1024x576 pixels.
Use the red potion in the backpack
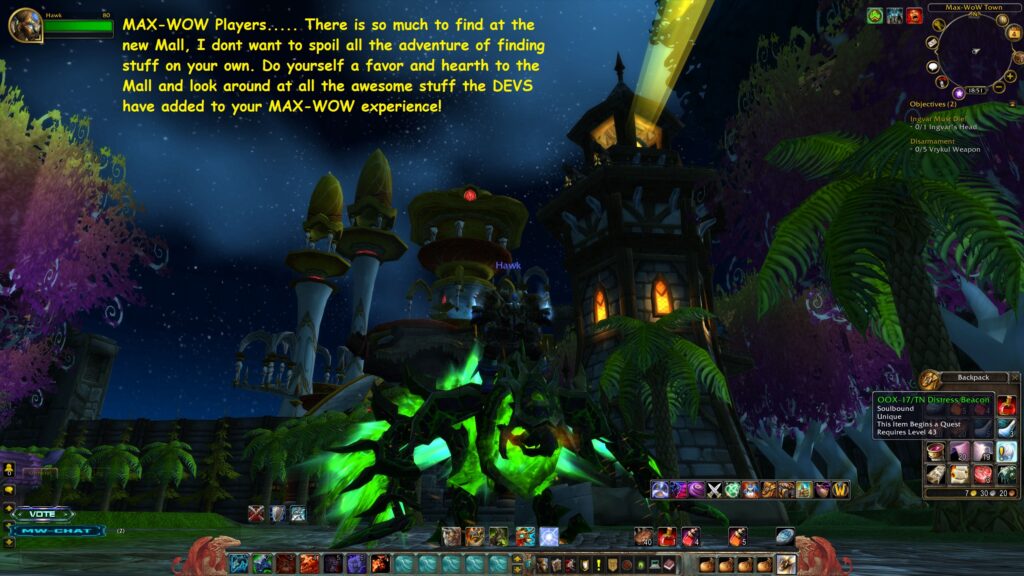pyautogui.click(x=1006, y=406)
